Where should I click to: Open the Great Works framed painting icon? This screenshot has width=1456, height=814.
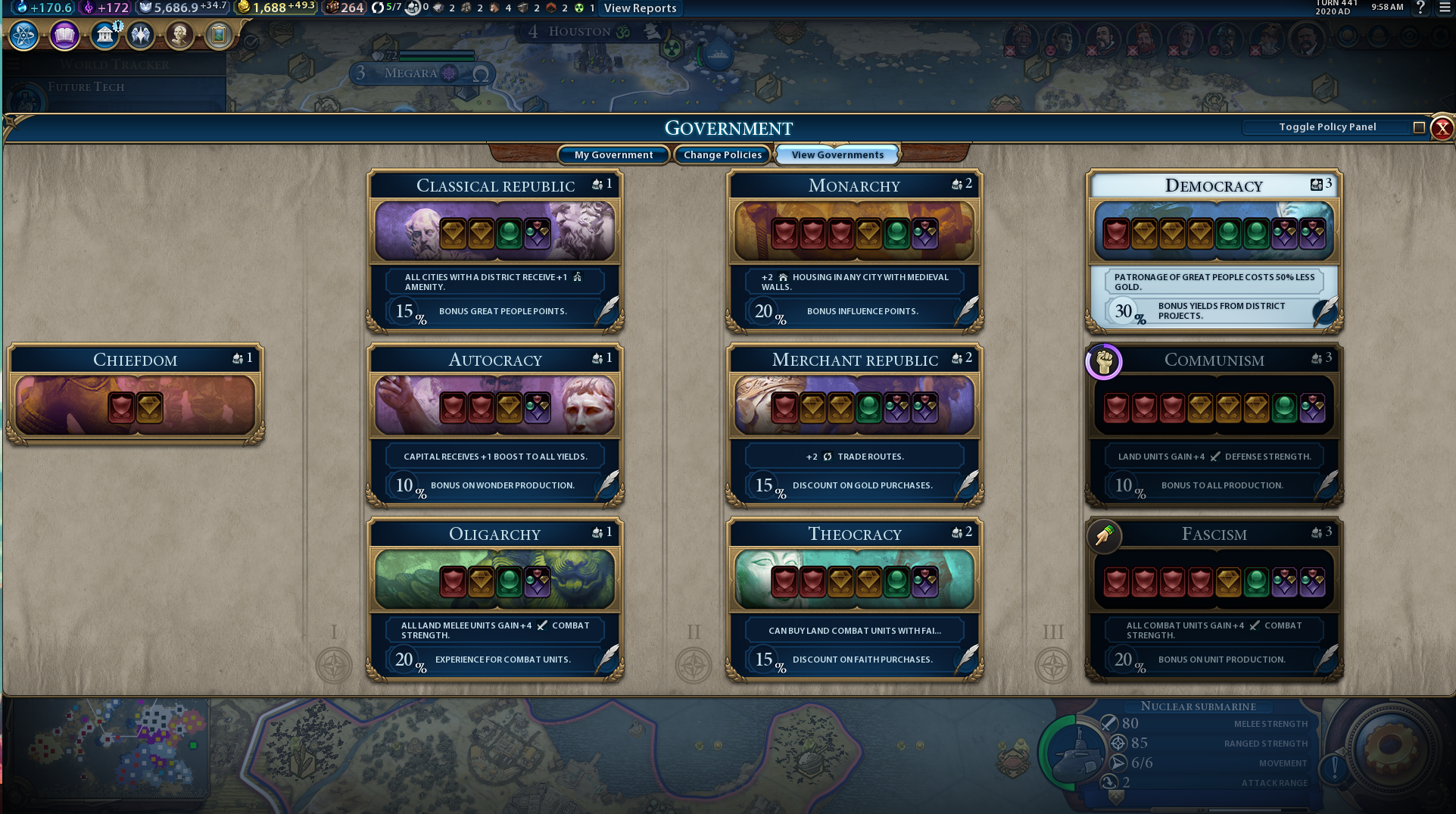219,35
